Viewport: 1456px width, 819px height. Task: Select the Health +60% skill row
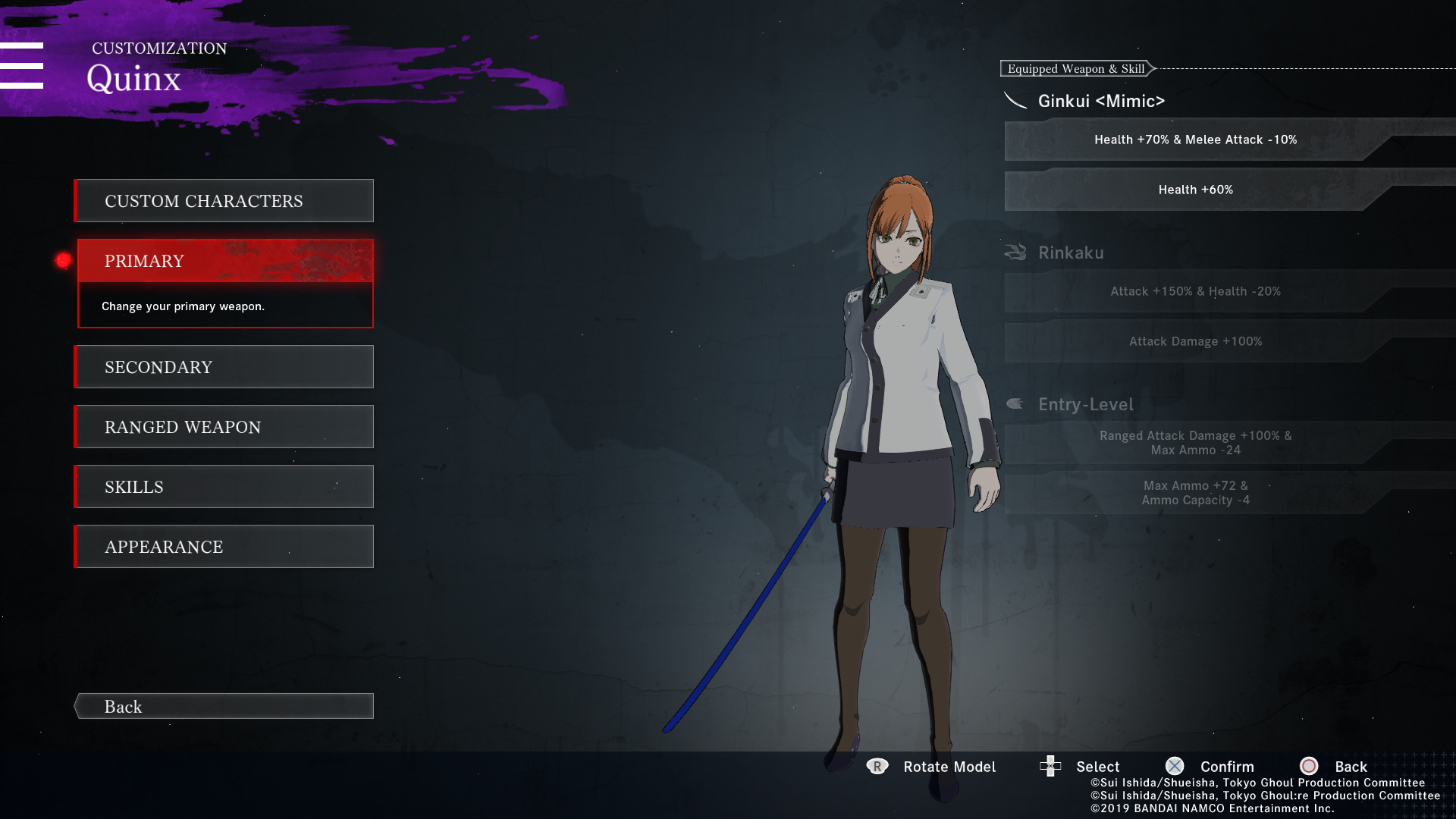[x=1195, y=190]
